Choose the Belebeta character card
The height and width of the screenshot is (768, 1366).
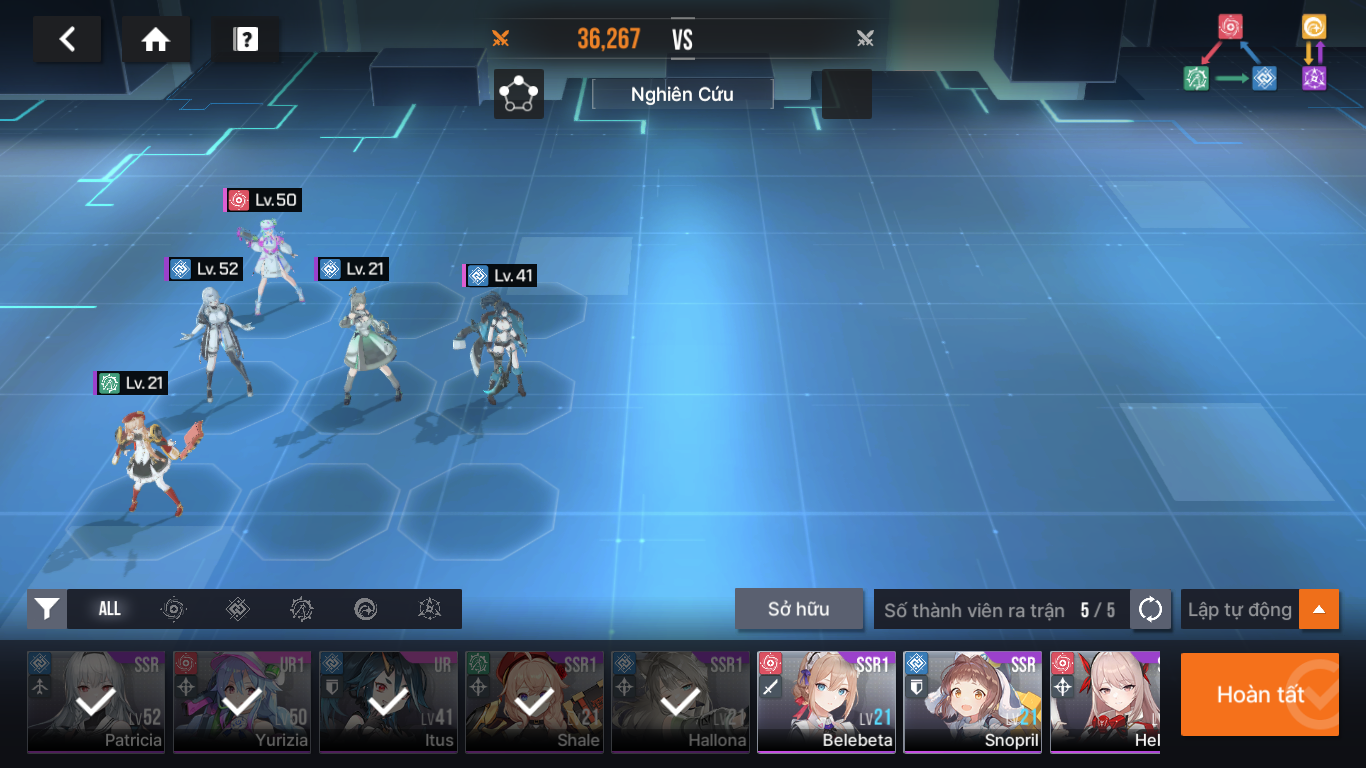(825, 702)
